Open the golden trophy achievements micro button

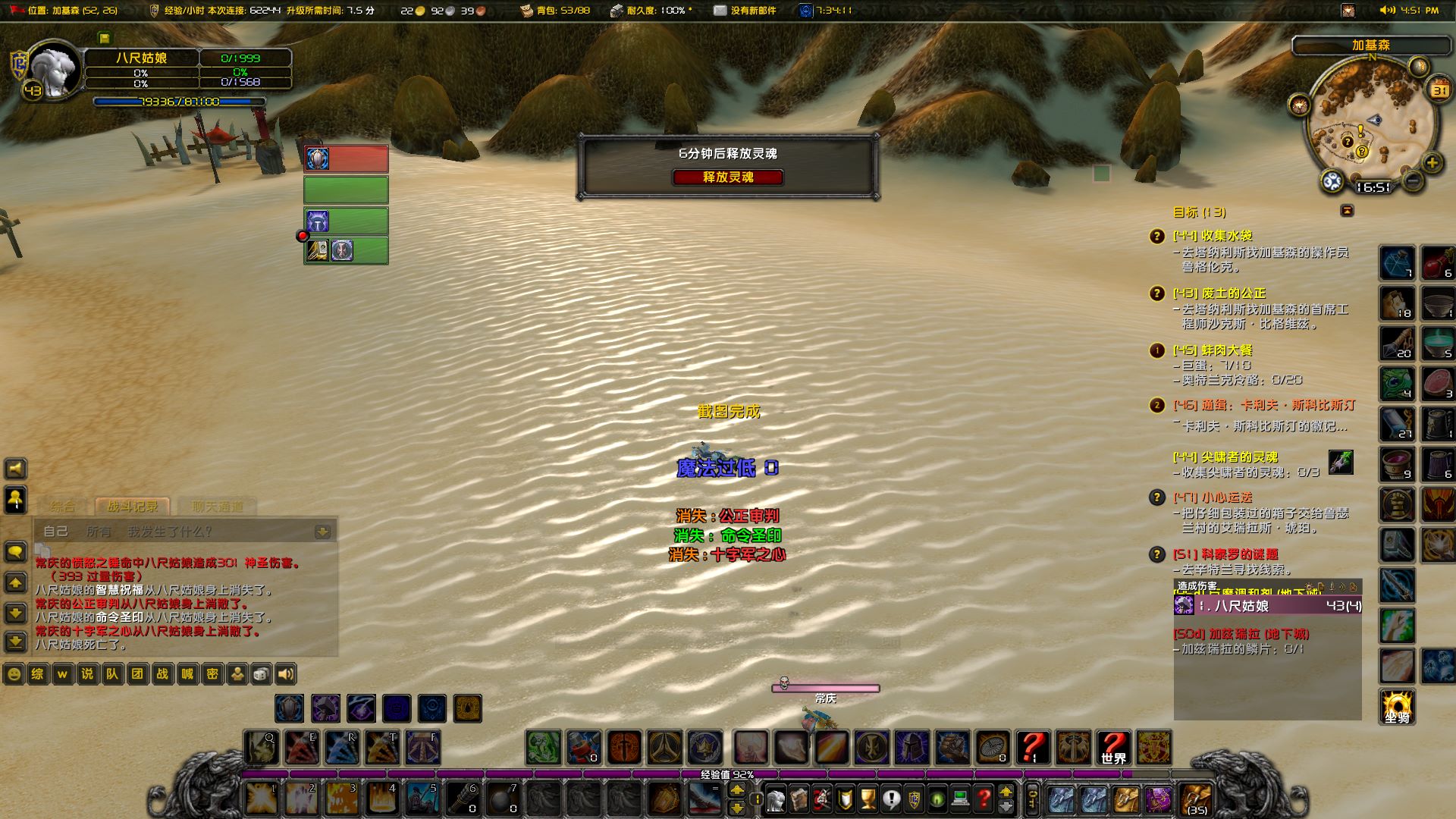click(x=868, y=799)
